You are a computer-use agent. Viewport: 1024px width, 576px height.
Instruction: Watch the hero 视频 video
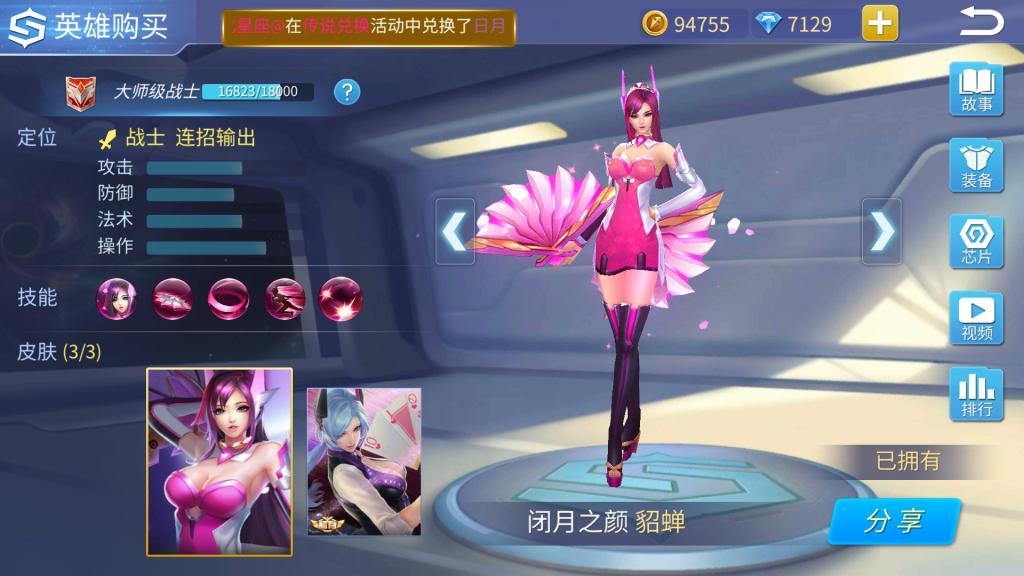976,318
